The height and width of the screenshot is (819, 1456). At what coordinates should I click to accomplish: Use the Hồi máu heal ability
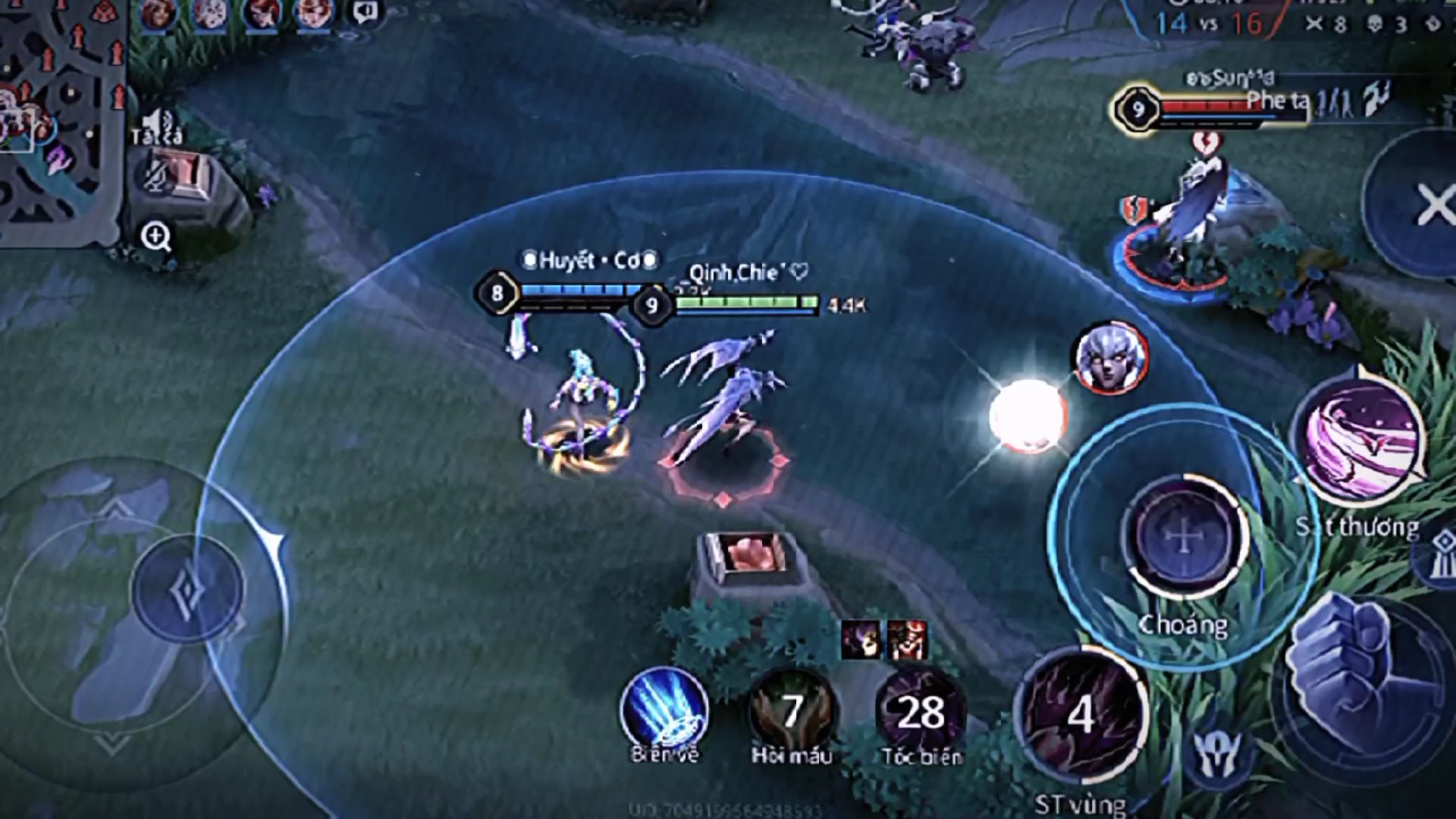pos(792,711)
